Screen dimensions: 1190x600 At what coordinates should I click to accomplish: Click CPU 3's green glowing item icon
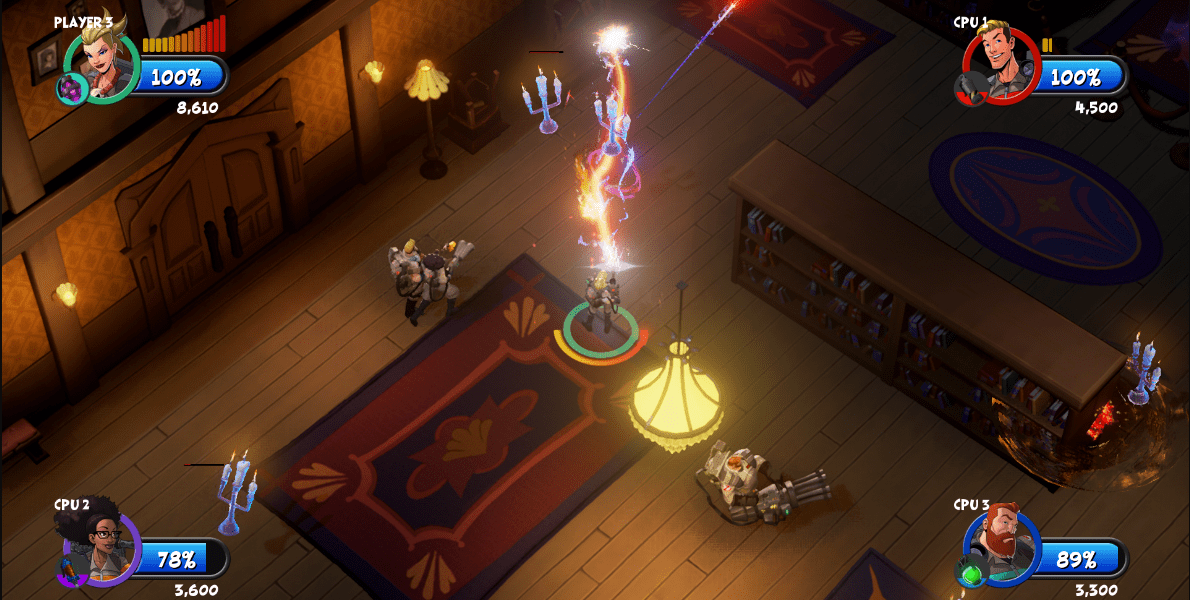[970, 573]
